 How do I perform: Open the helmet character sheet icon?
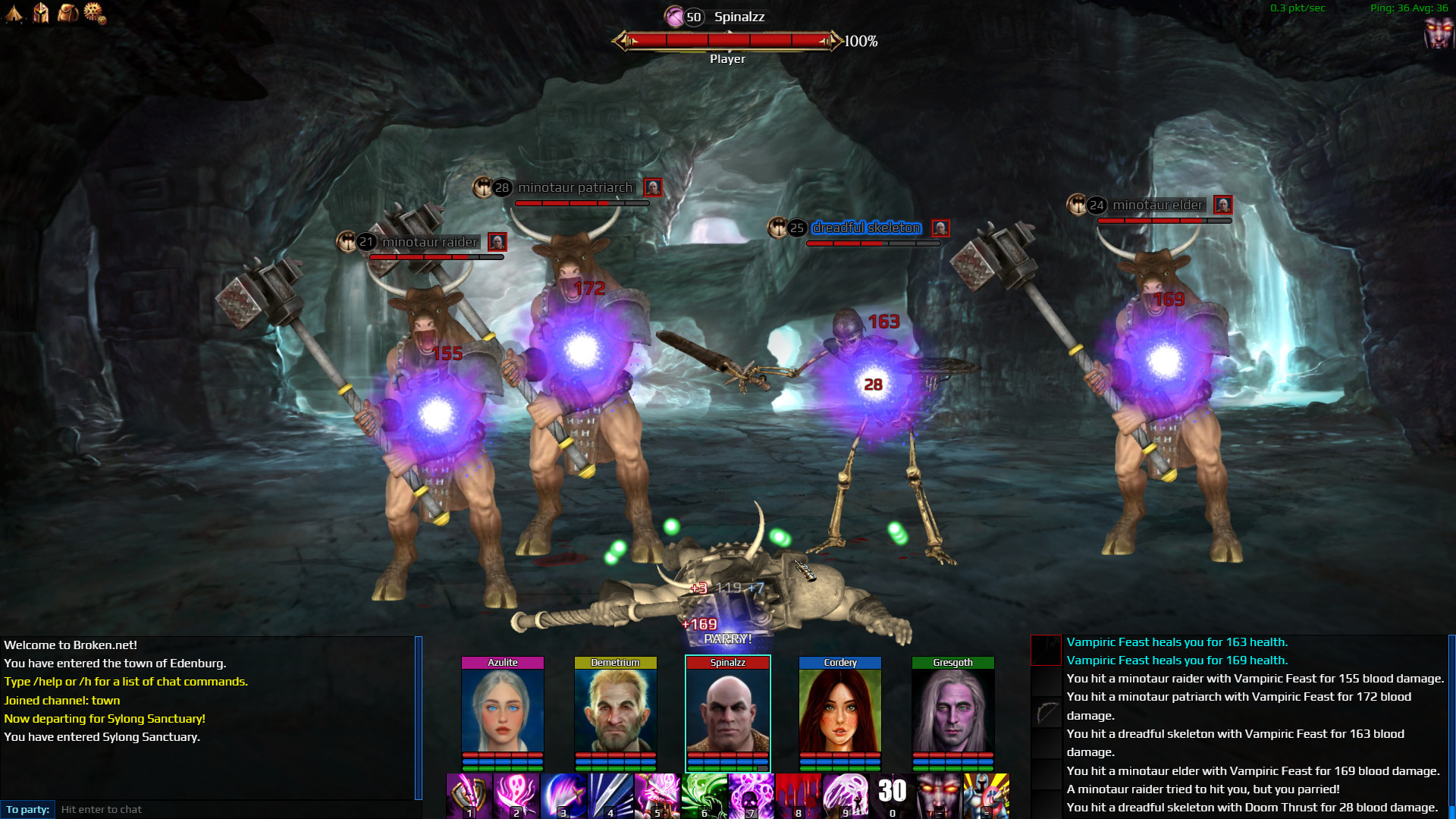point(41,12)
